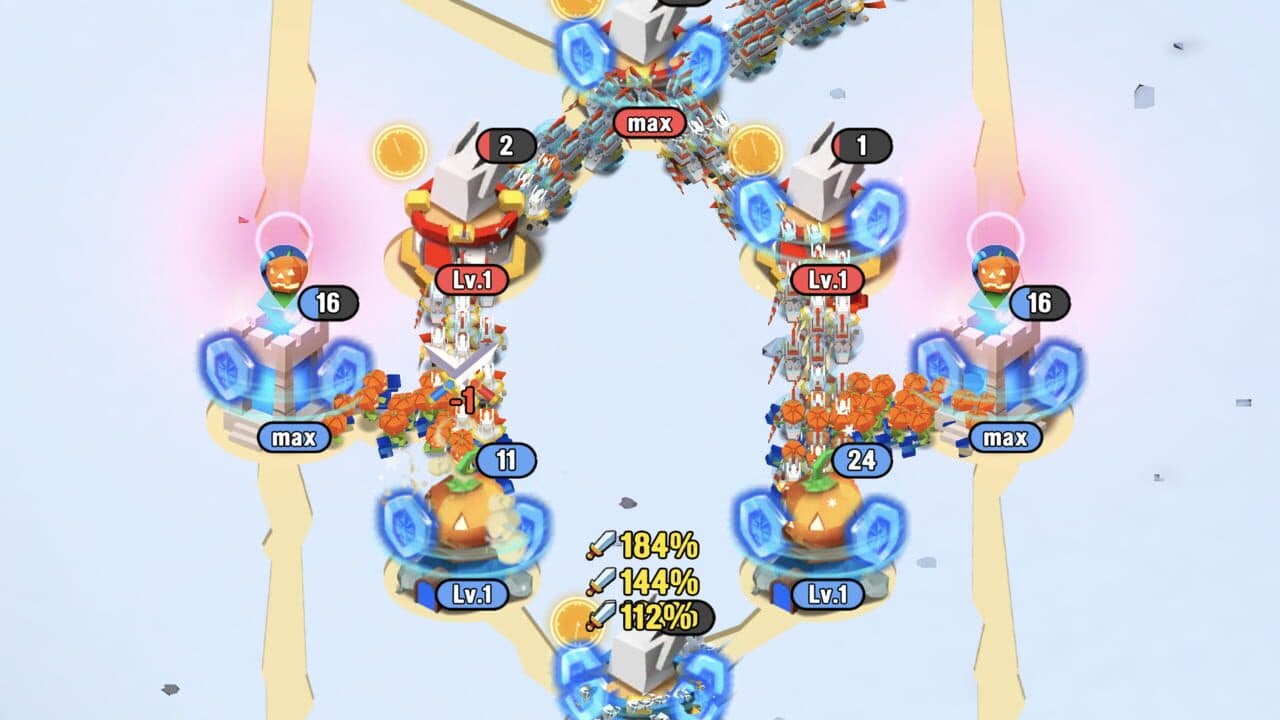Toggle the blue 24 troop counter

coord(862,462)
